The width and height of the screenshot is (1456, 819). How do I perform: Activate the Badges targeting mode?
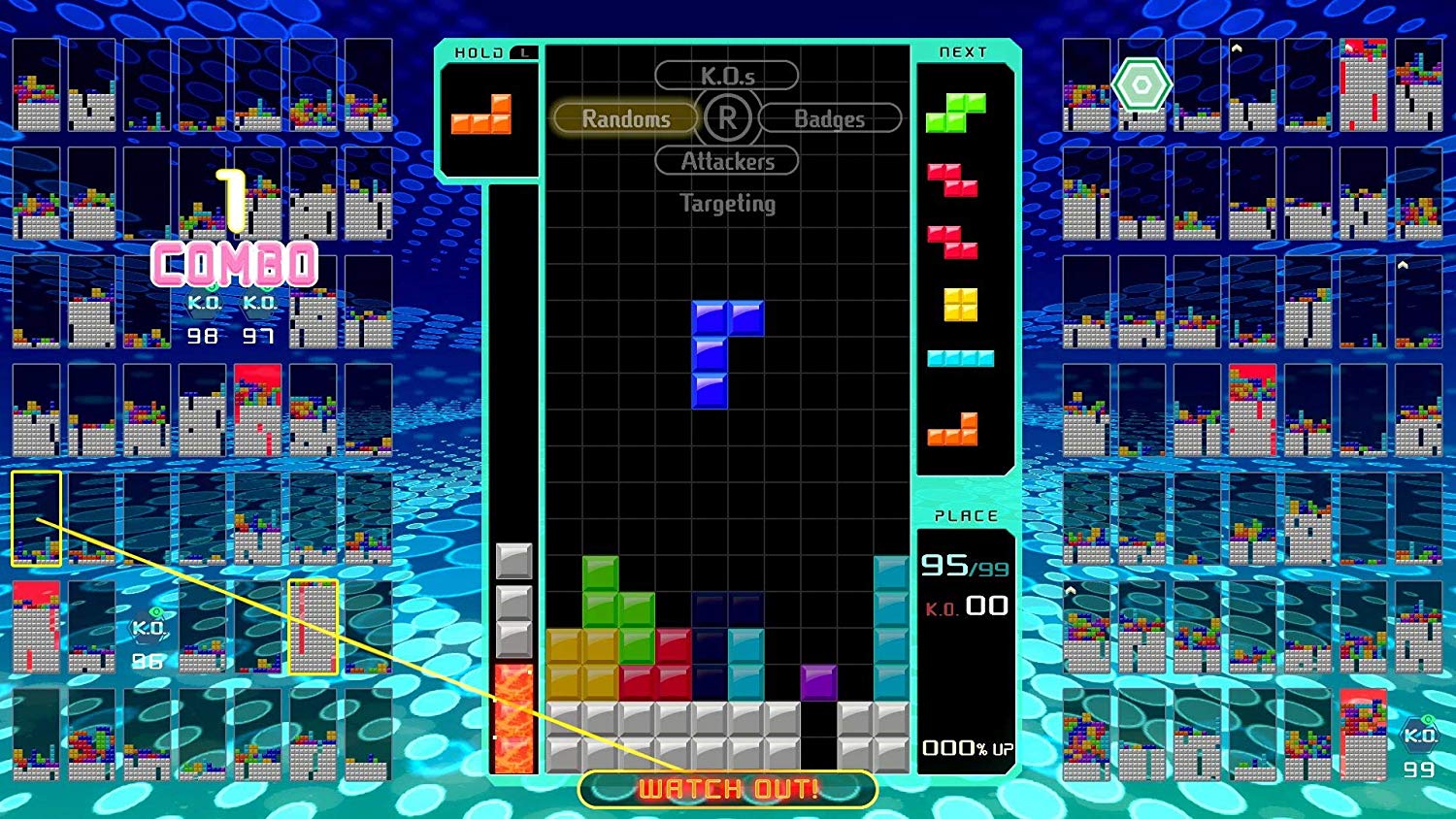pos(831,118)
